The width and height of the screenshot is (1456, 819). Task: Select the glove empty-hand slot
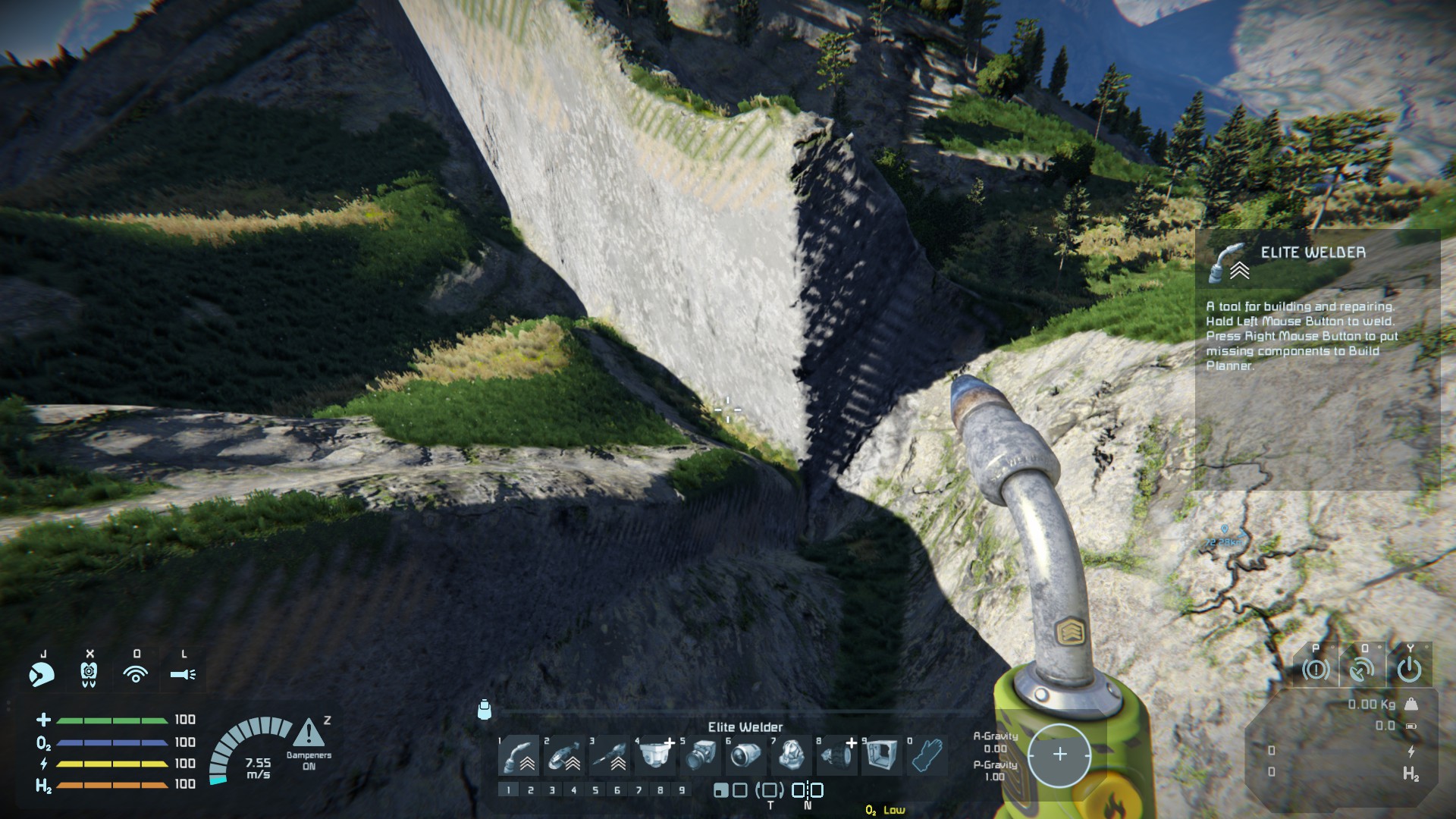click(x=927, y=755)
